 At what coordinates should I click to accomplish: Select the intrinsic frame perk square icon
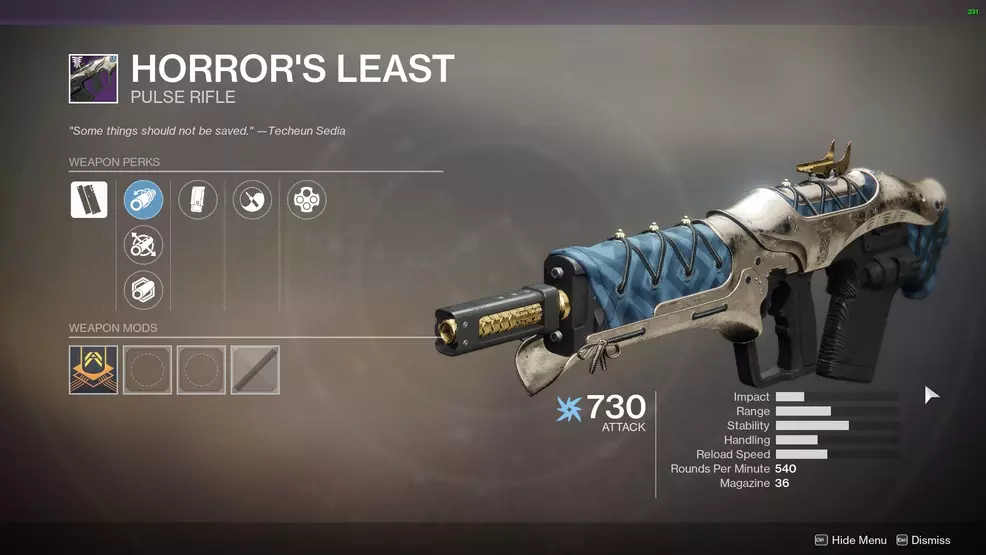tap(89, 200)
